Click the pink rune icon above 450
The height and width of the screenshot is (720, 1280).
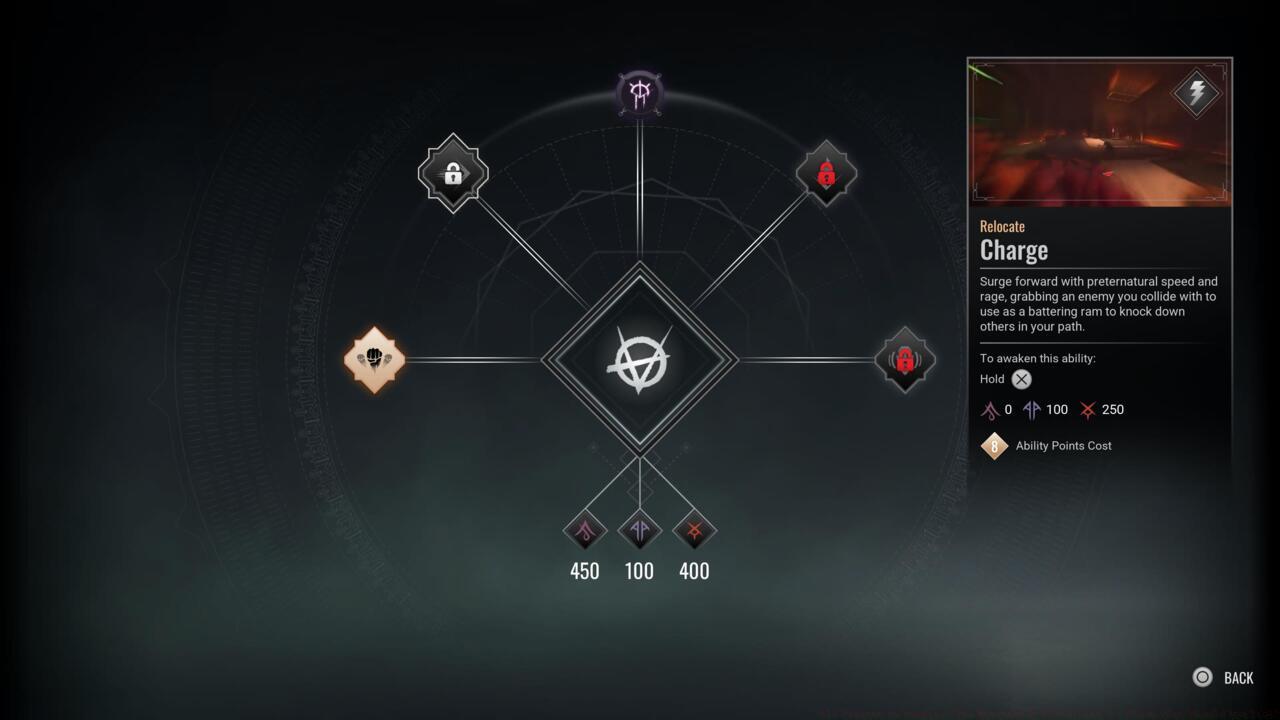pos(584,531)
